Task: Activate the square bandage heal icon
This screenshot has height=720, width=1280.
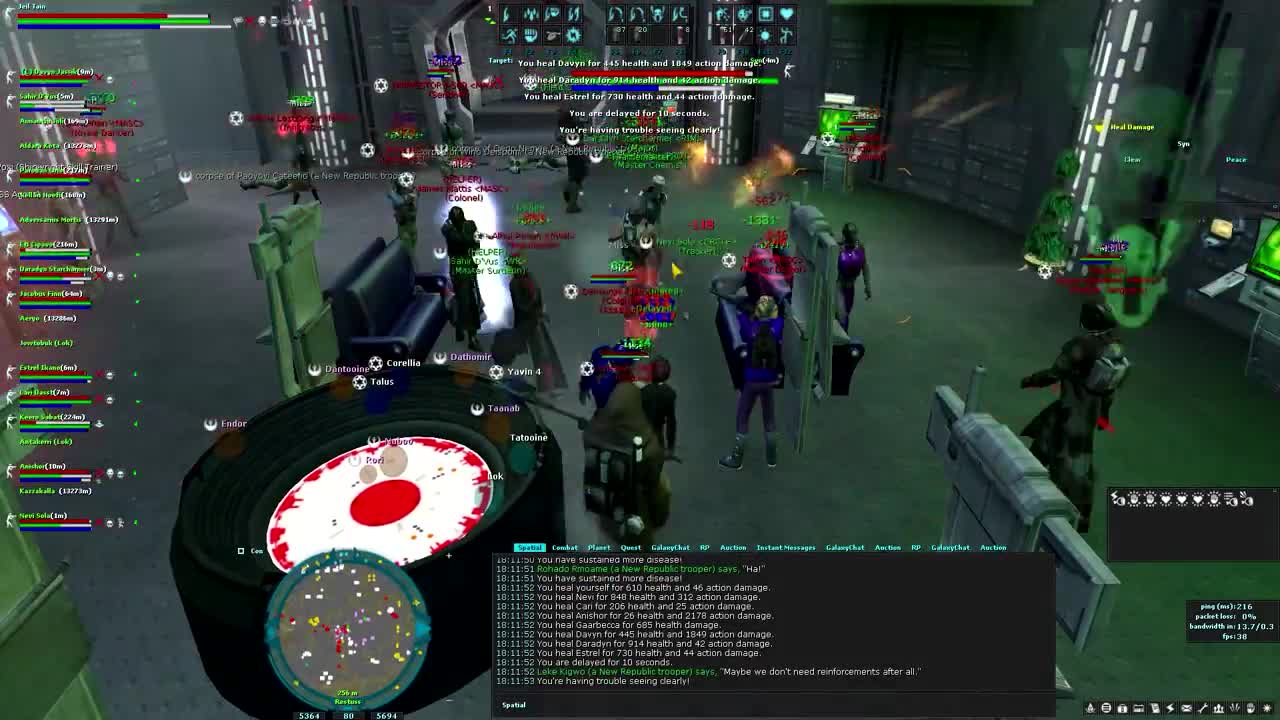Action: [x=766, y=15]
